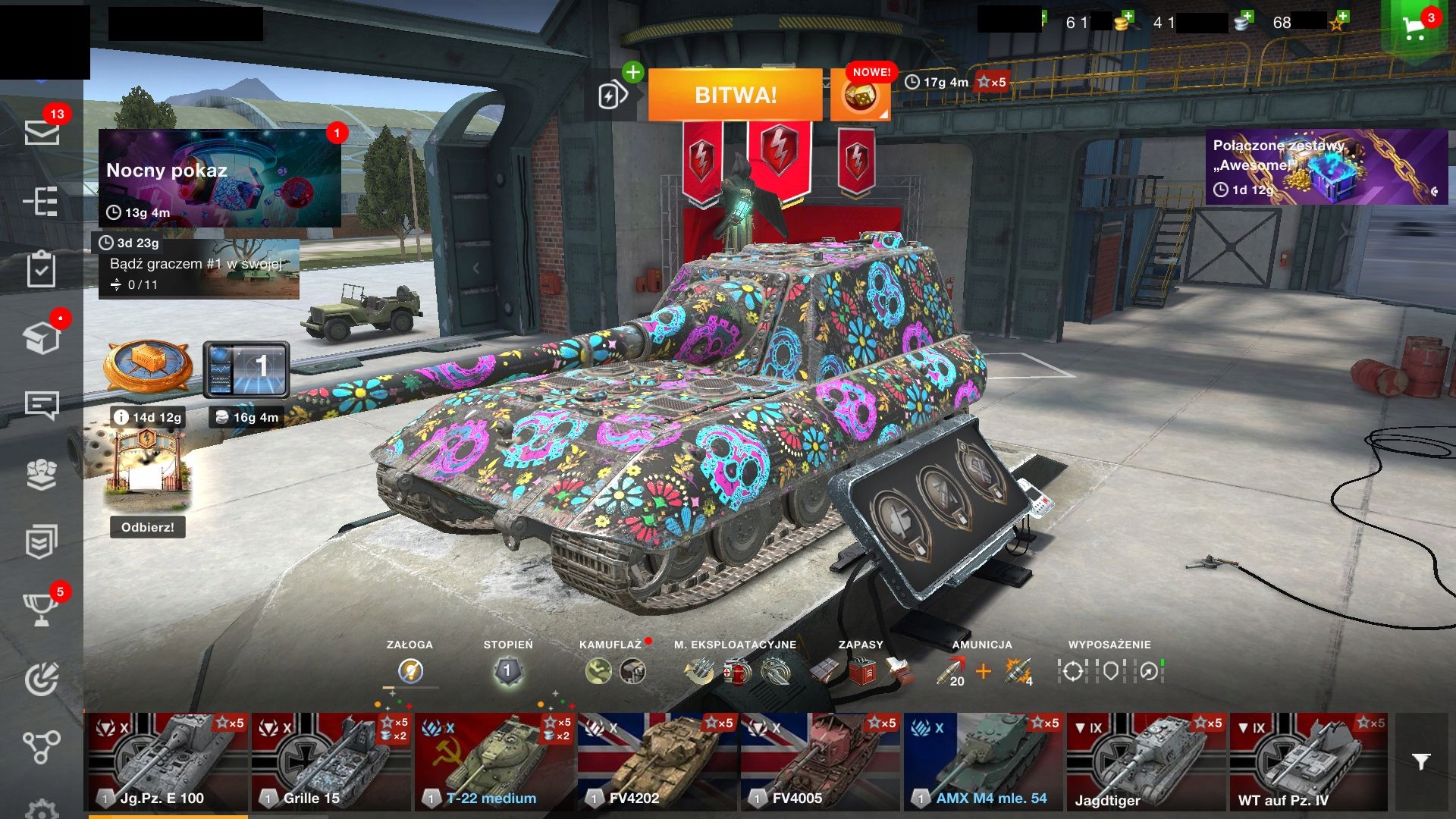
Task: Select the FV4202 tank card
Action: click(656, 761)
